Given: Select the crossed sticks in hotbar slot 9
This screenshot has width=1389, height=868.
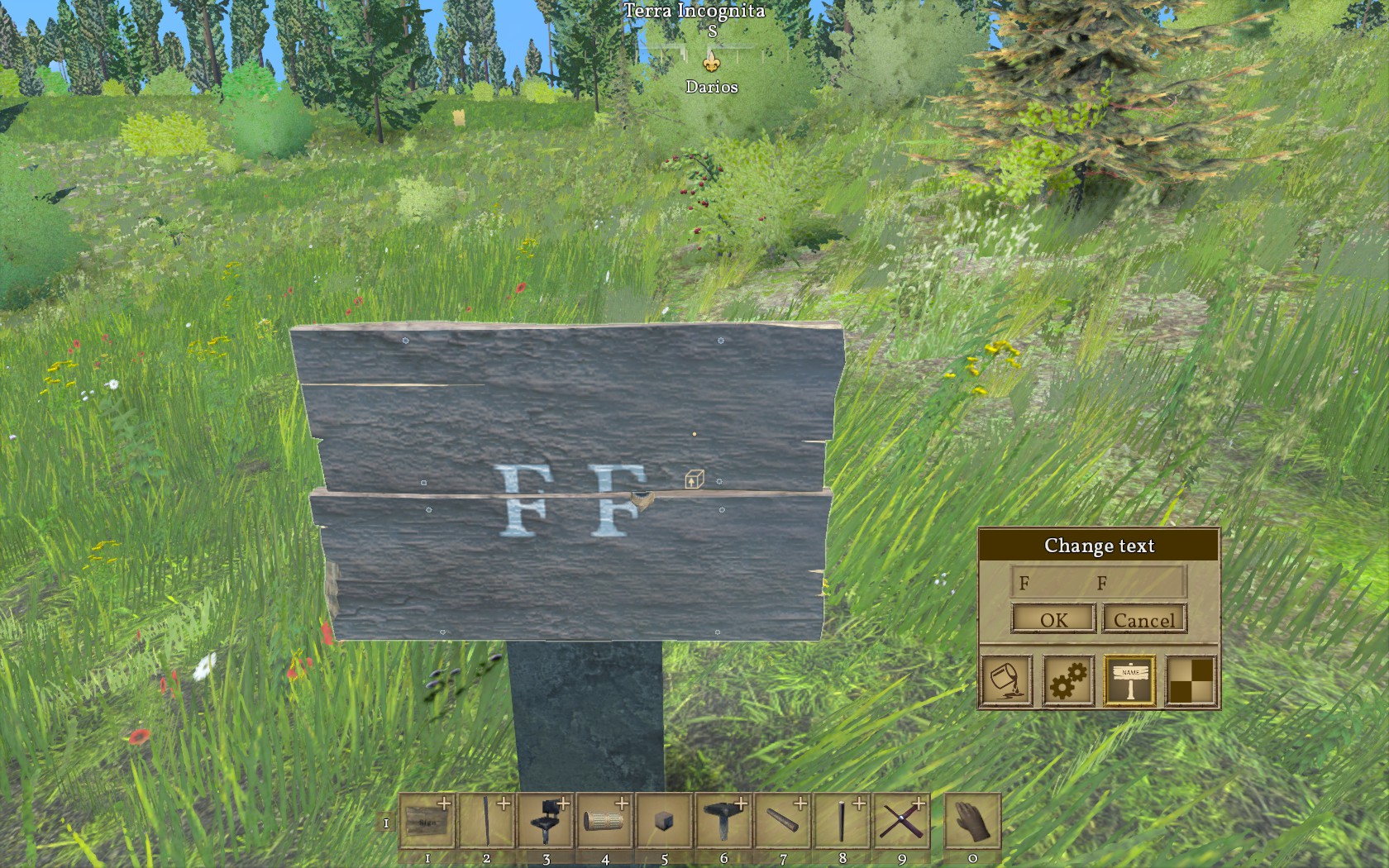Looking at the screenshot, I should pos(901,821).
